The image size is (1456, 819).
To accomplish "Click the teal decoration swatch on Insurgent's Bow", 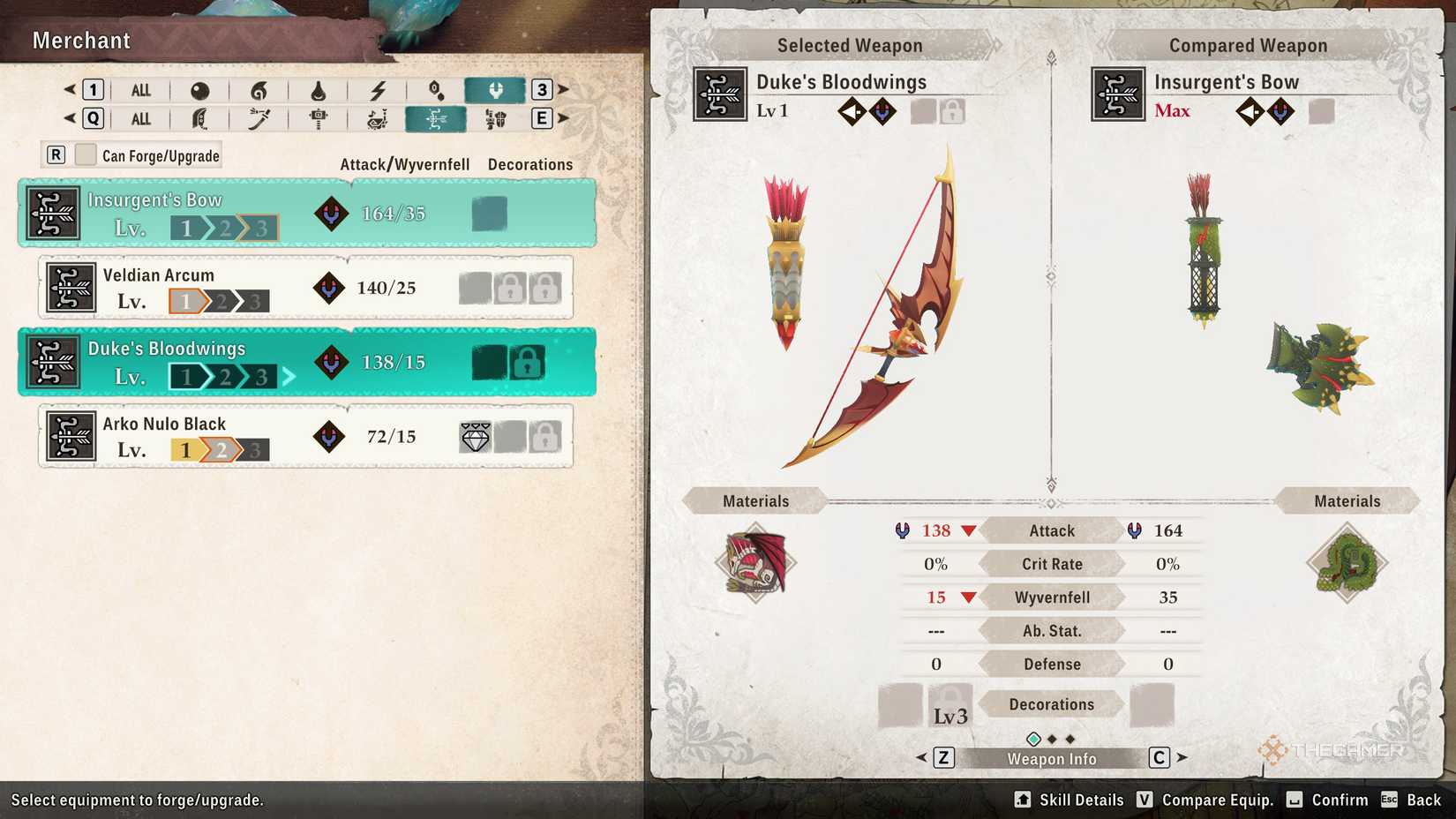I will point(489,213).
